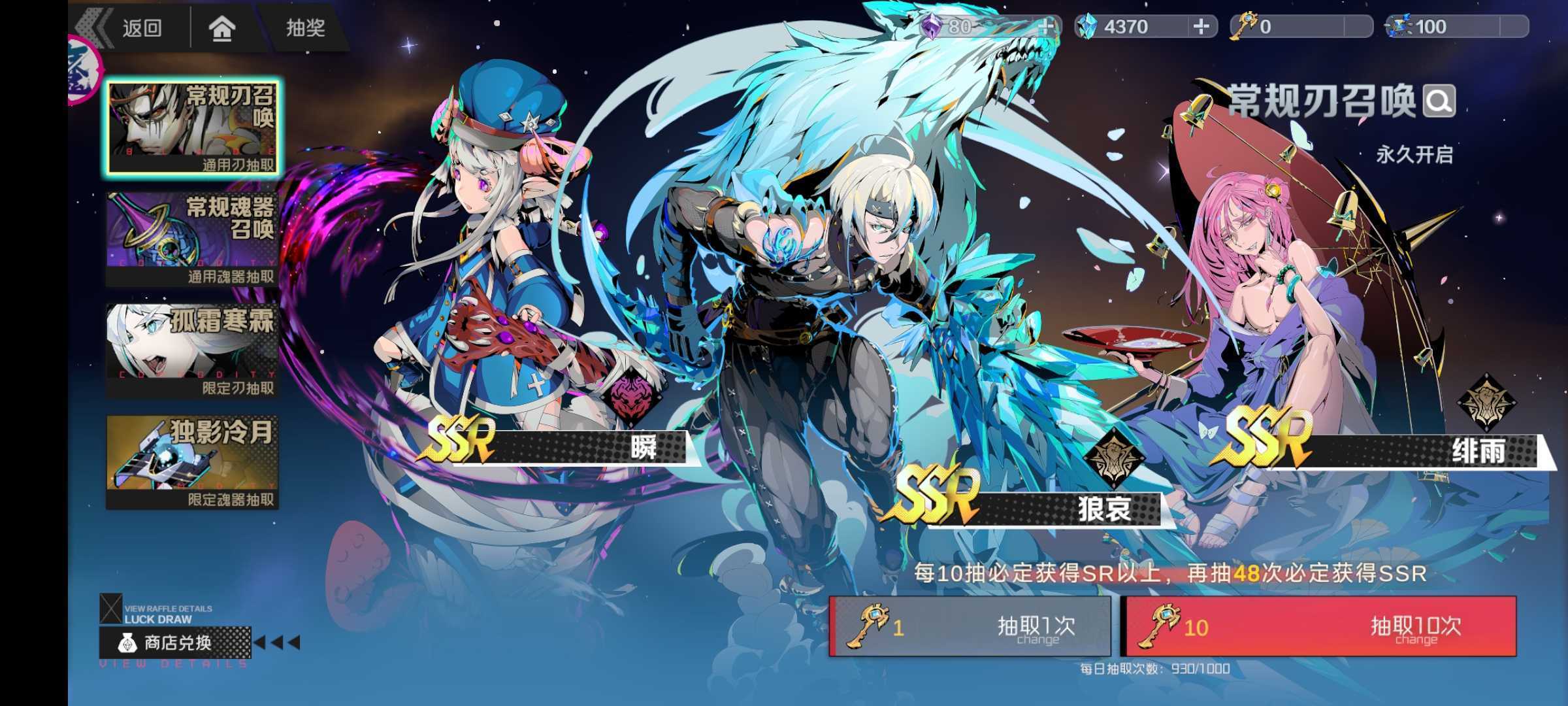Draw once with 抽取1次
The height and width of the screenshot is (706, 1568).
[x=970, y=626]
